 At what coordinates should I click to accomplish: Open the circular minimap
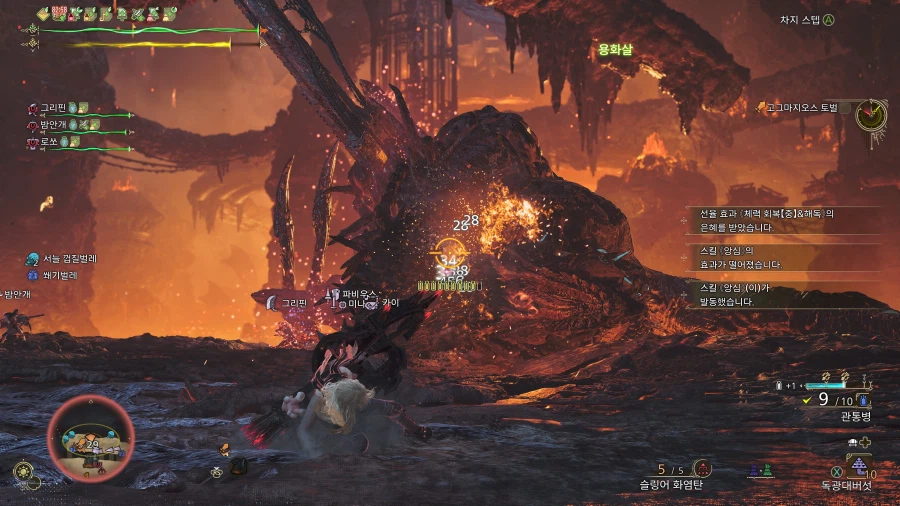(x=90, y=438)
